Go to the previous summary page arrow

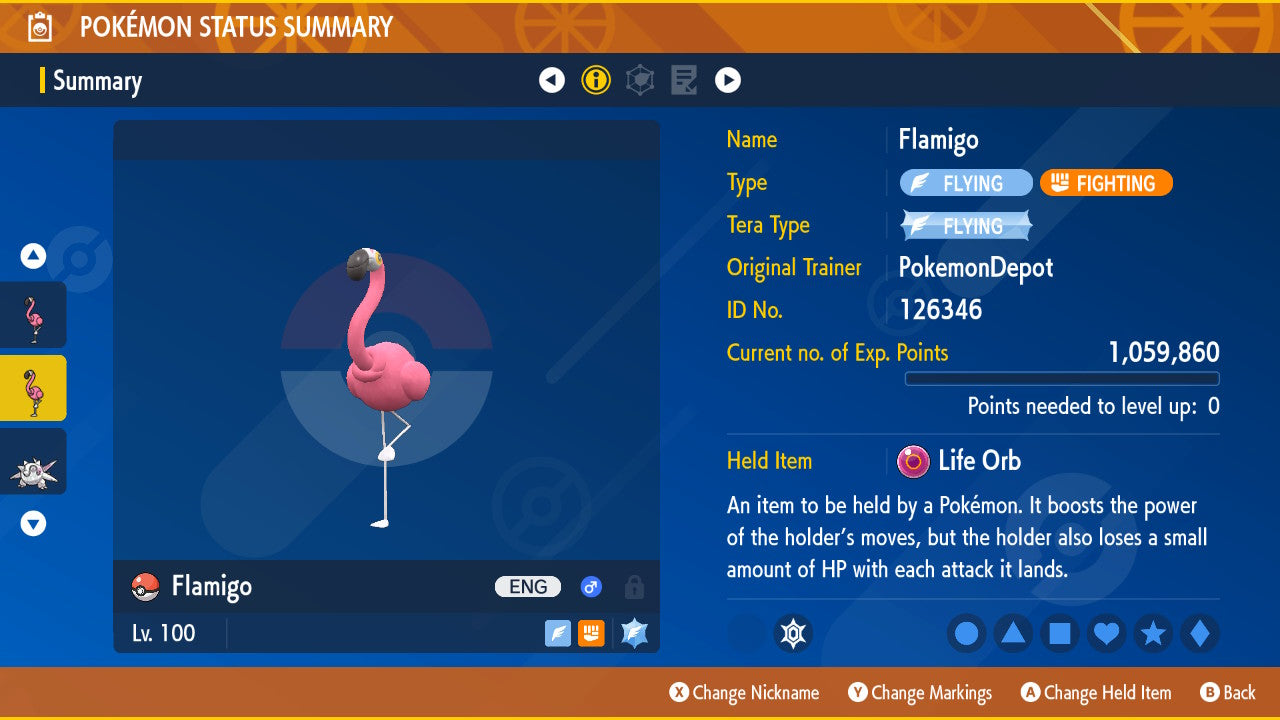click(552, 80)
